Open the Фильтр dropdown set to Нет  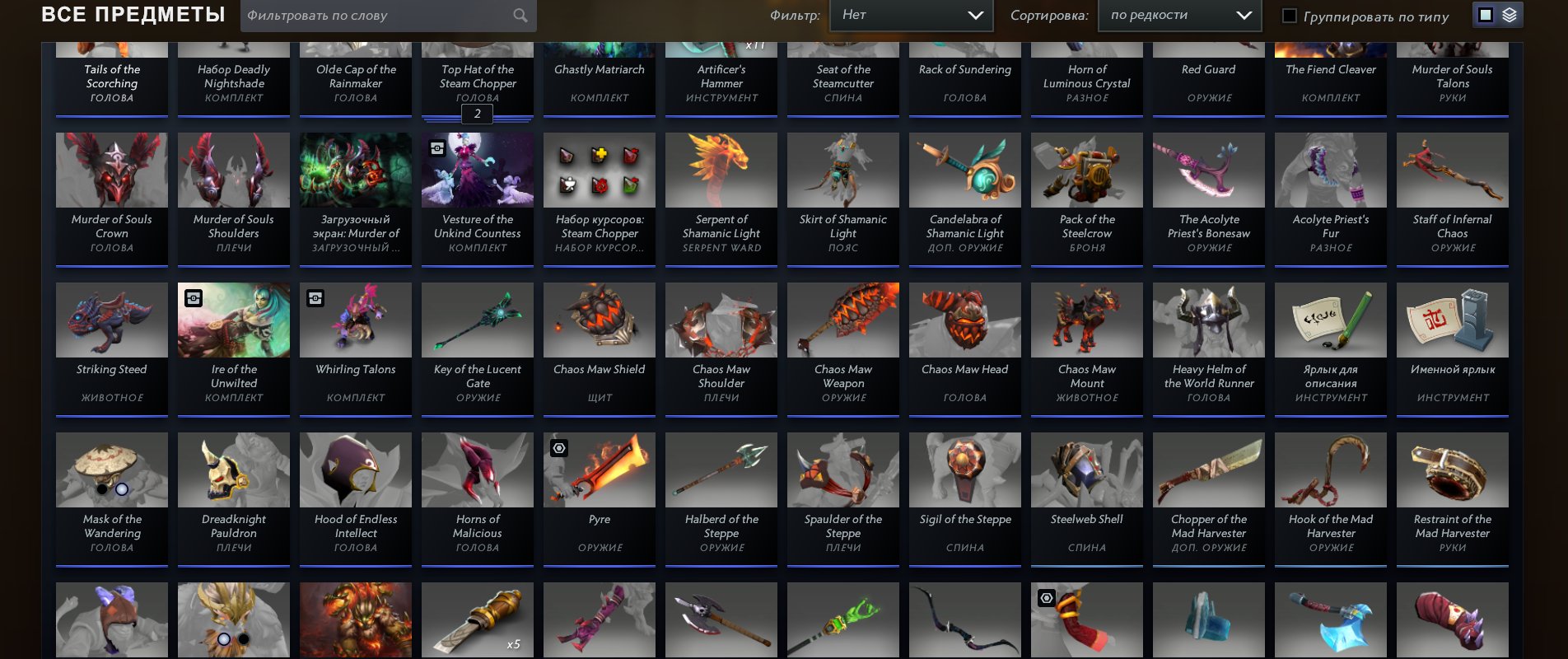click(x=911, y=15)
